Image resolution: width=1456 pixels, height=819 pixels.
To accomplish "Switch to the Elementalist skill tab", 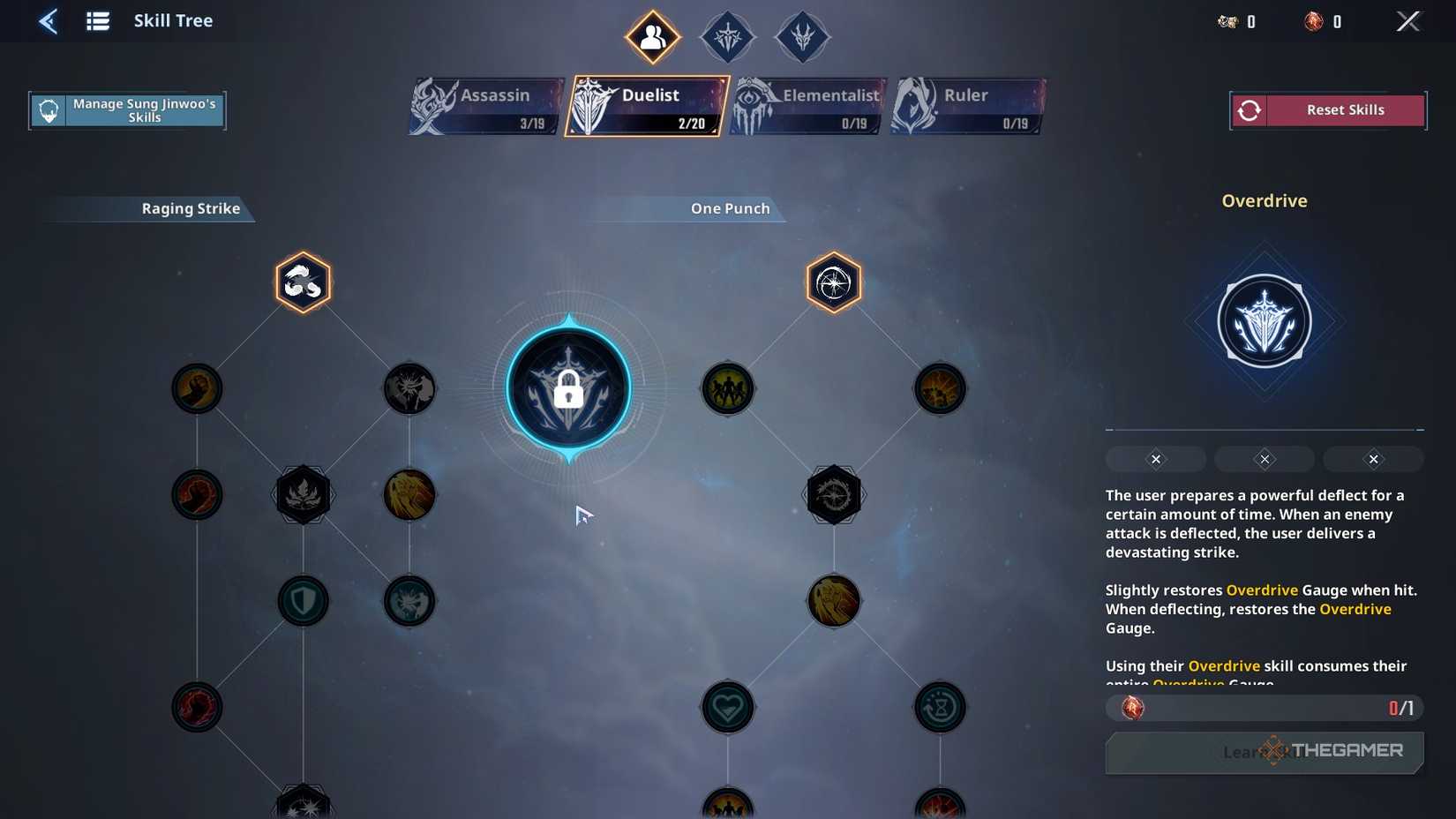I will point(807,105).
